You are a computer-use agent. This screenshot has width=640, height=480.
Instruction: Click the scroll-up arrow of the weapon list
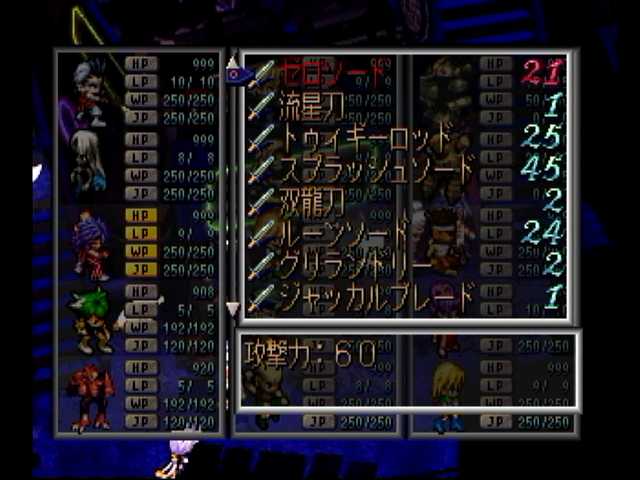(x=233, y=60)
